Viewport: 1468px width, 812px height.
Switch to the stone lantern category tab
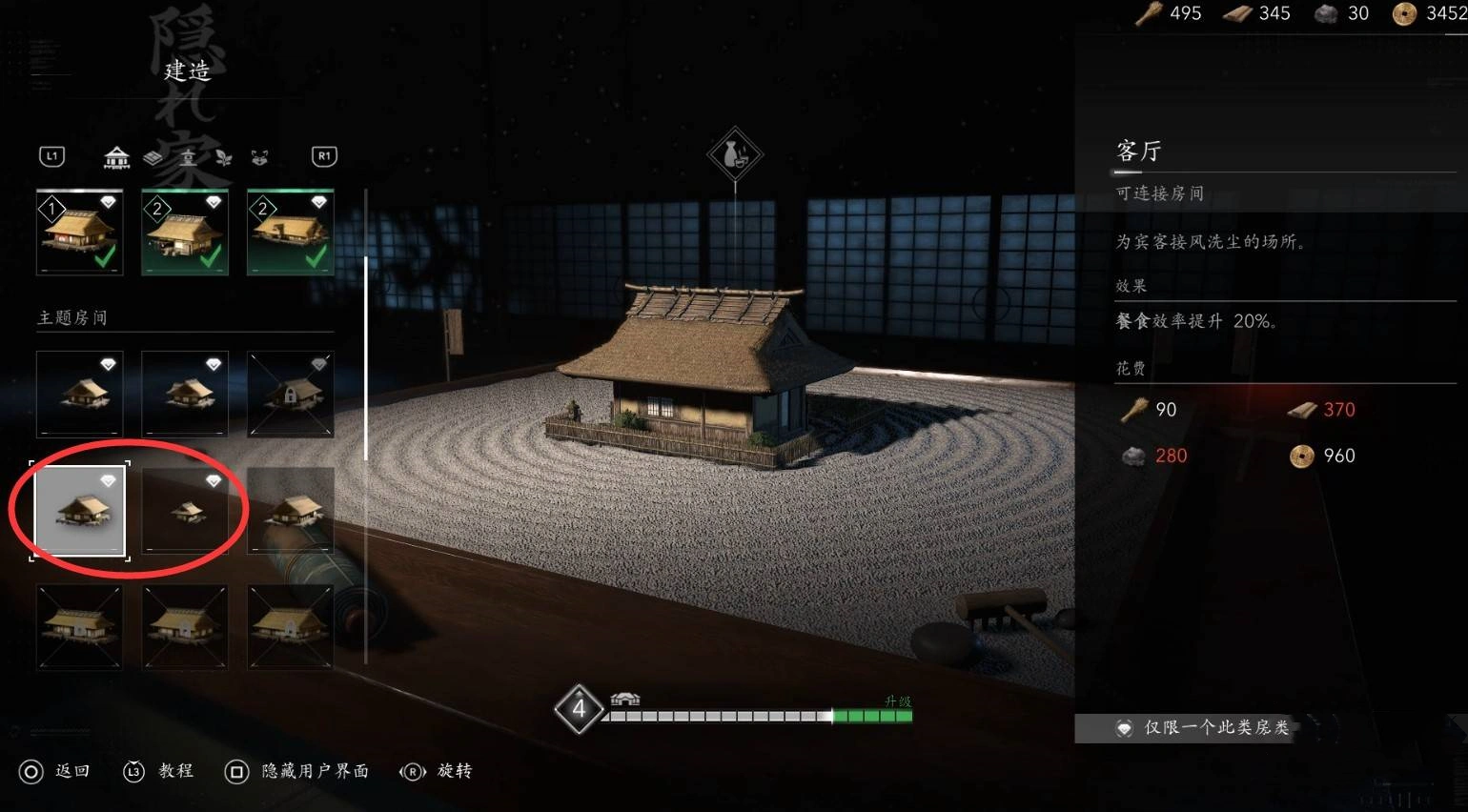pos(188,157)
